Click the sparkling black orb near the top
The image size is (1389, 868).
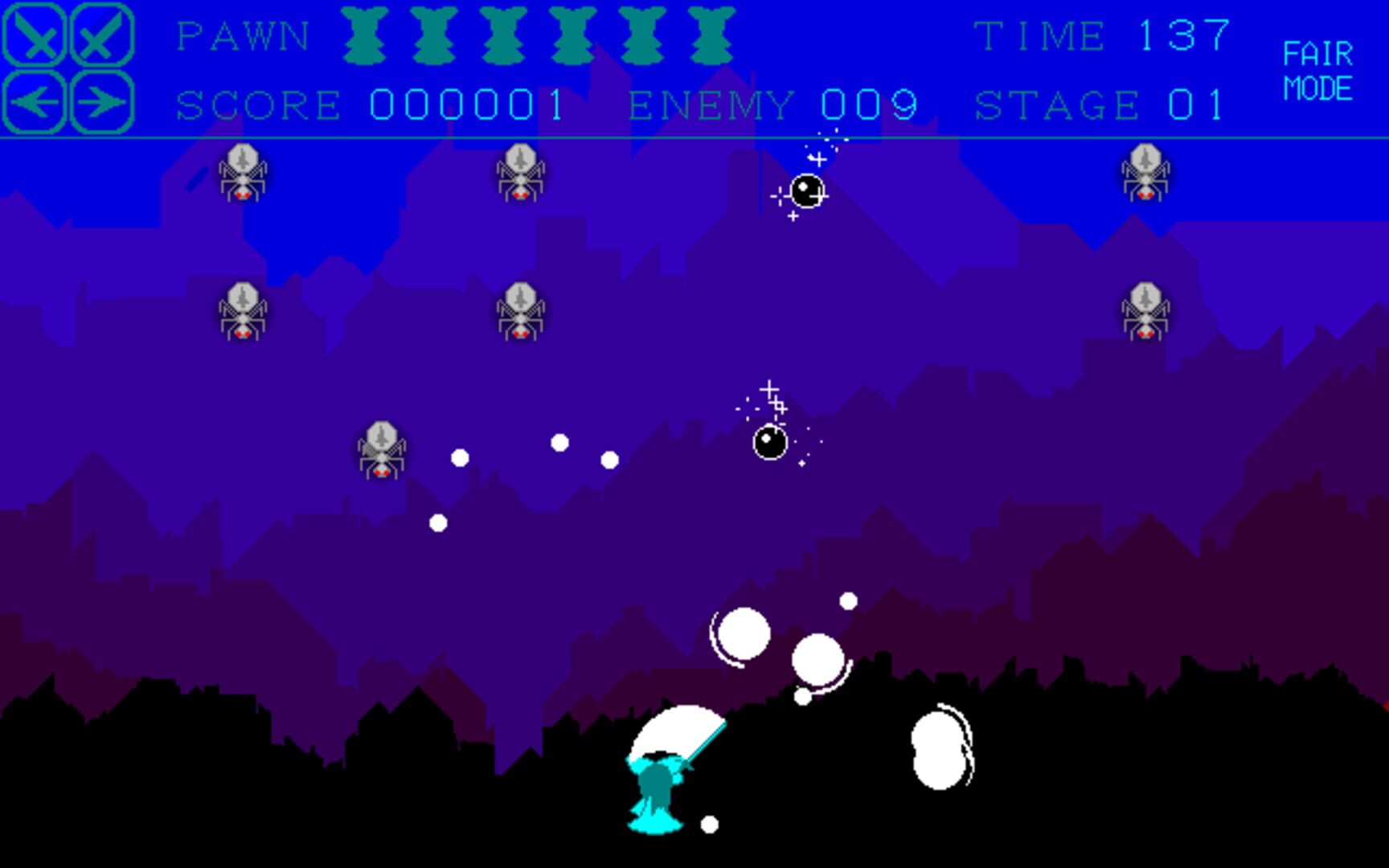click(x=806, y=190)
